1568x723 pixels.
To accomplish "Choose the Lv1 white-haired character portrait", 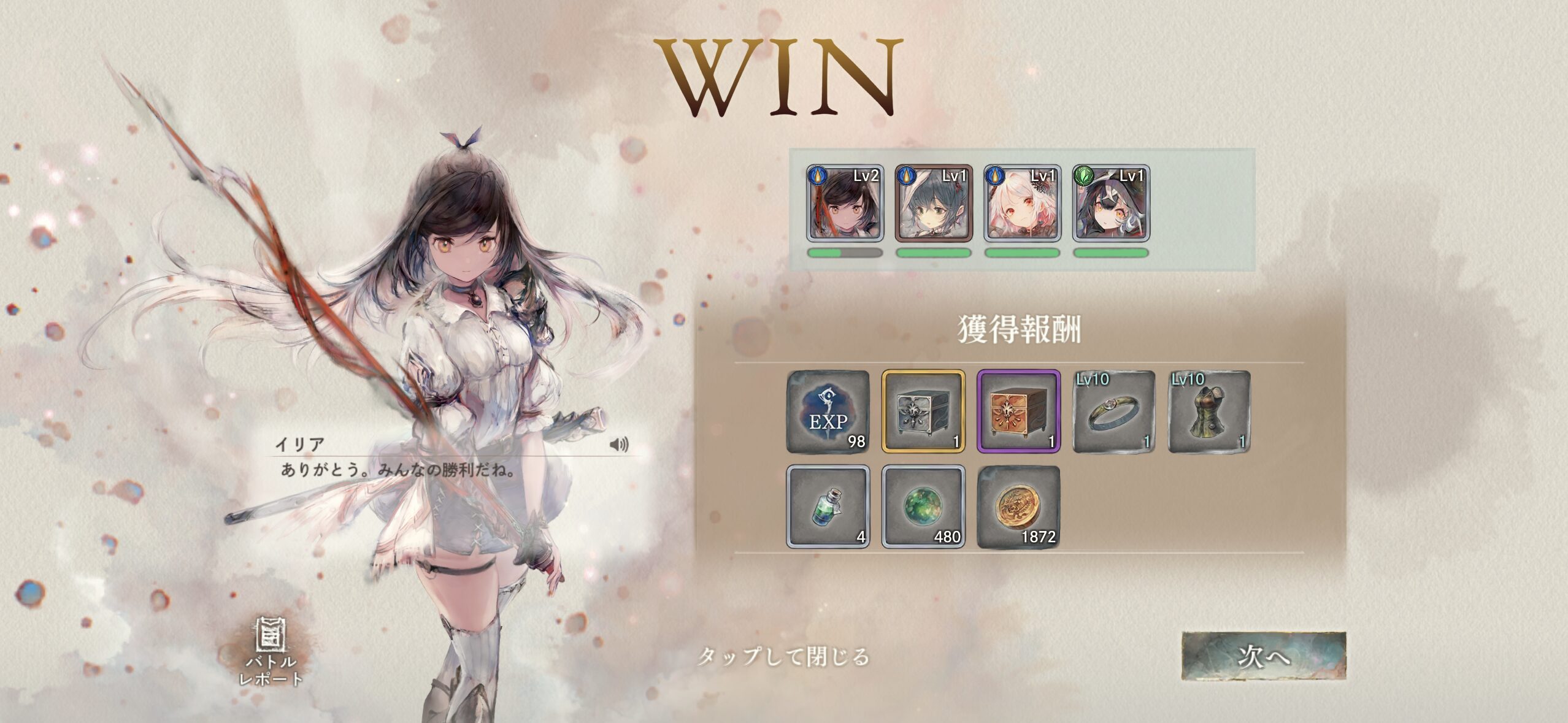I will coord(1022,203).
